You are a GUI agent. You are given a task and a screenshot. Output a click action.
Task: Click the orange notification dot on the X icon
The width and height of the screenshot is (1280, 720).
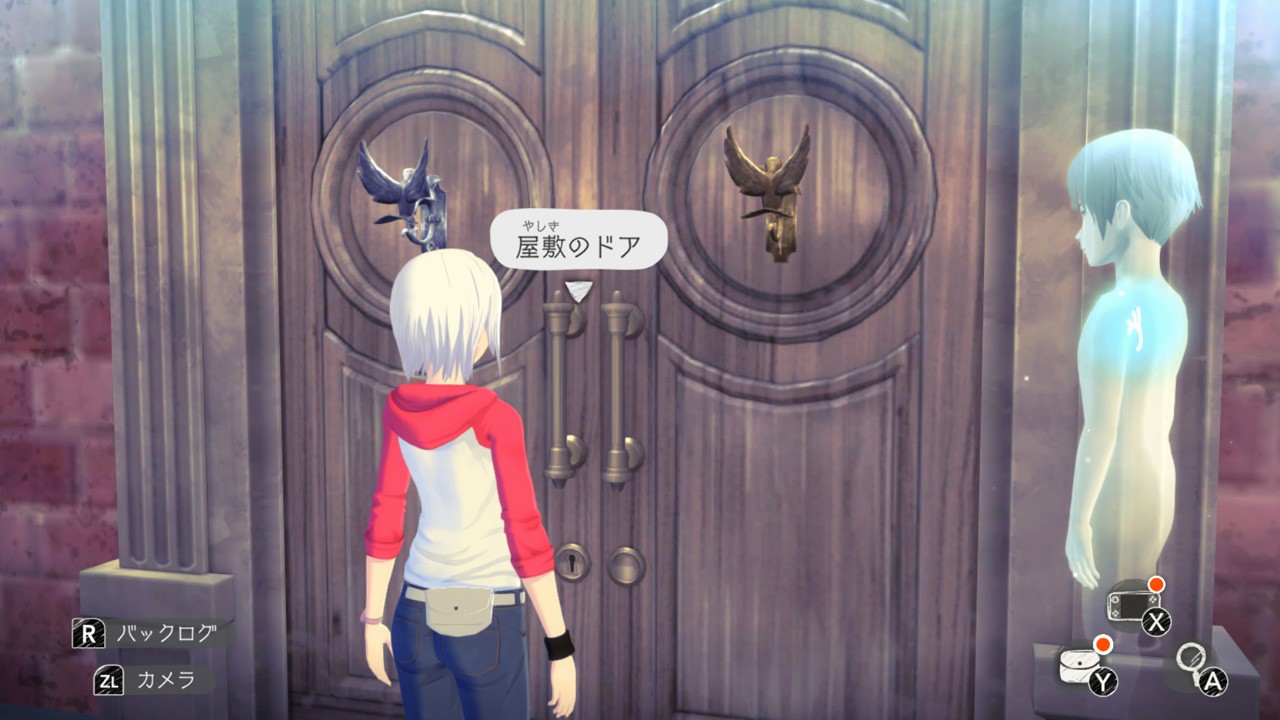(1155, 585)
